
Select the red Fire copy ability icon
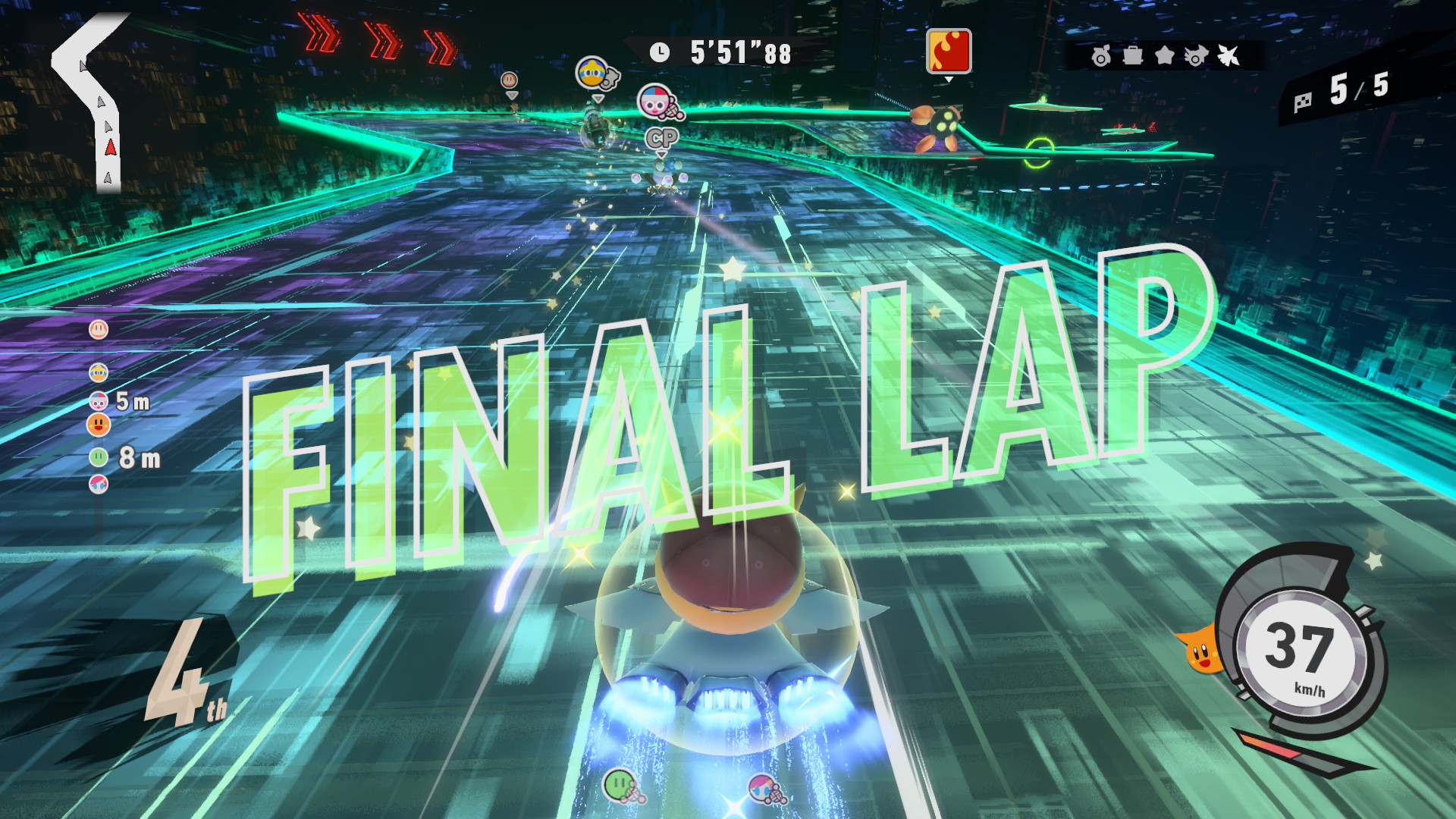(x=948, y=52)
